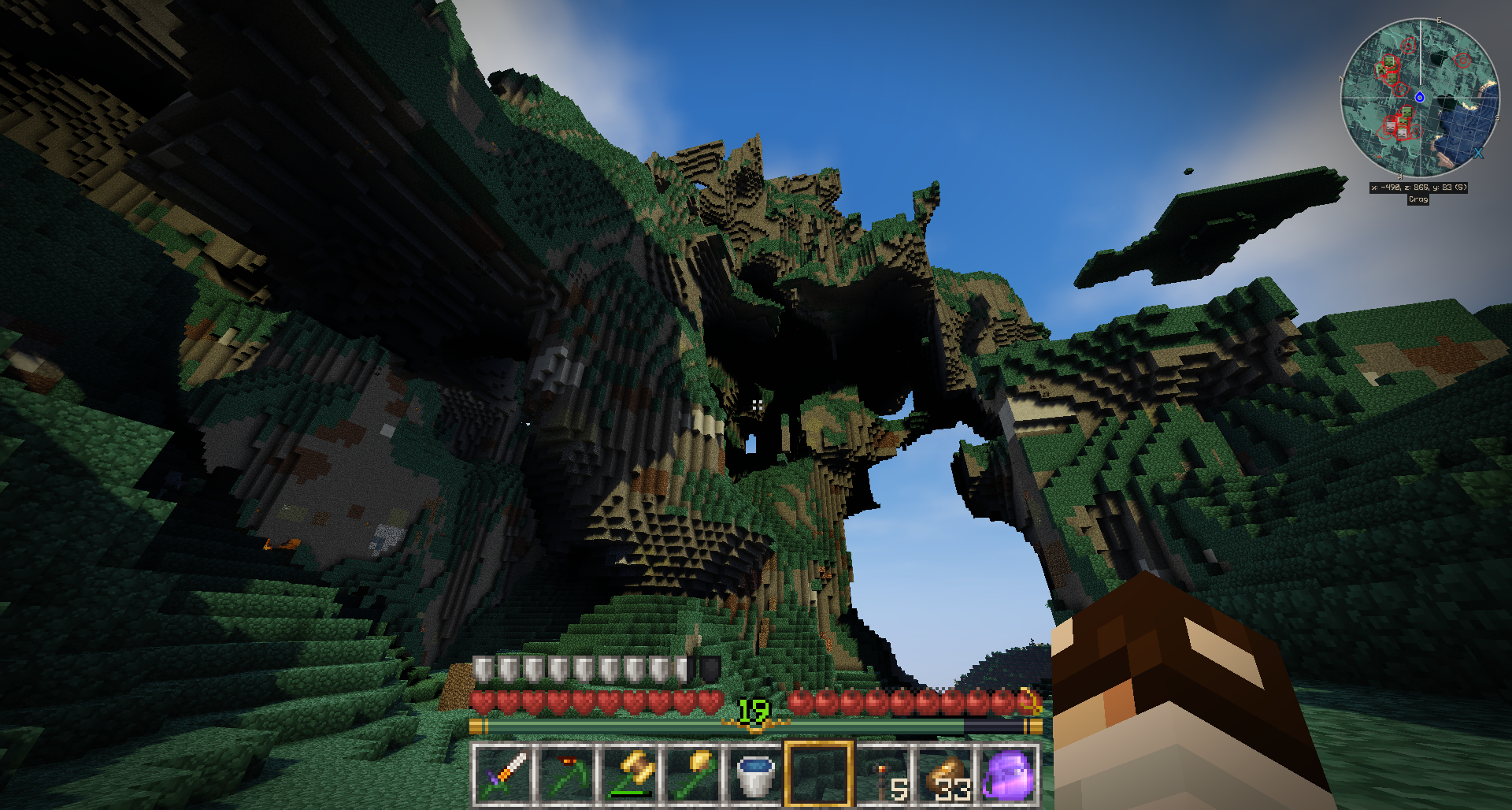The image size is (1512, 810).
Task: Select the purple pouch hotbar slot
Action: pos(1008,775)
